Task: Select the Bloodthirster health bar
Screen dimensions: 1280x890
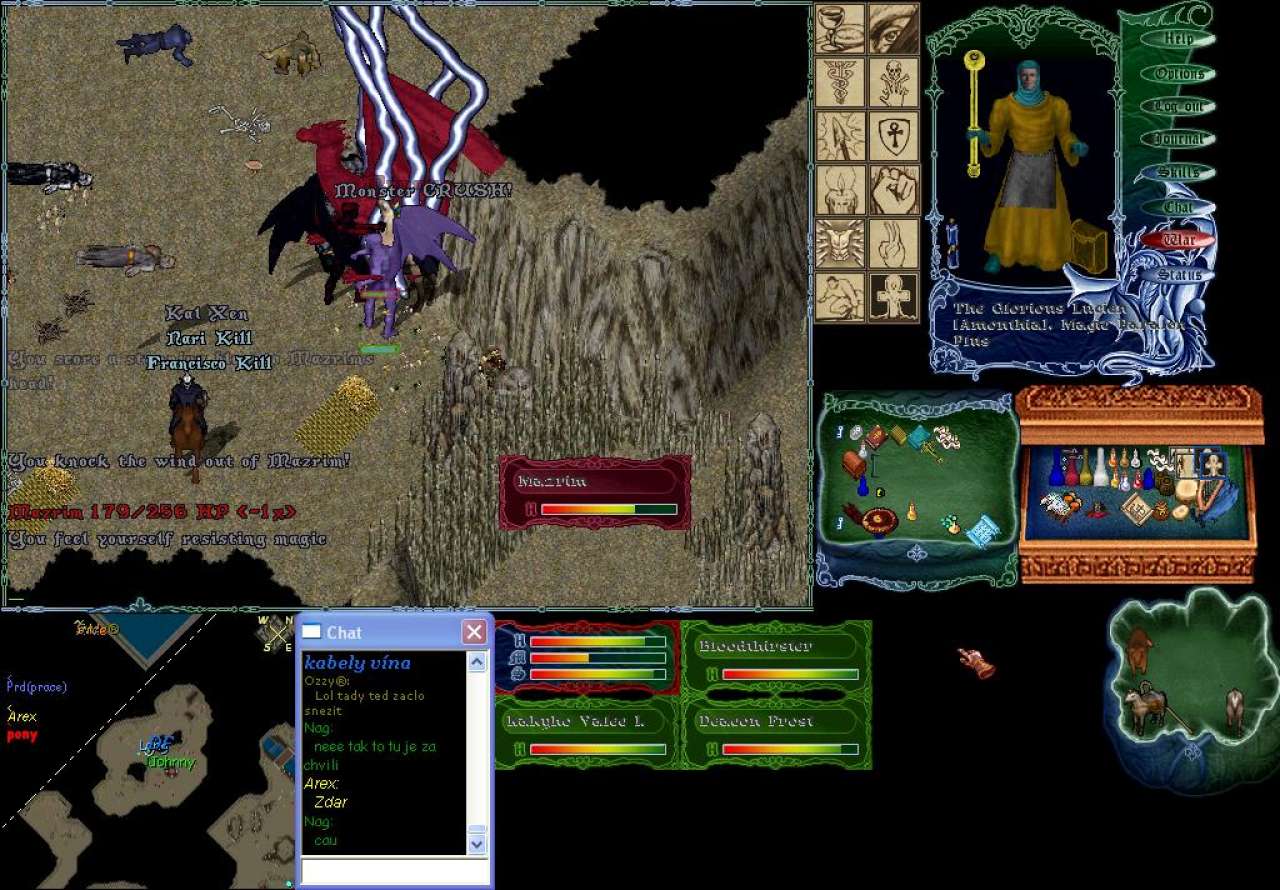Action: tap(776, 659)
